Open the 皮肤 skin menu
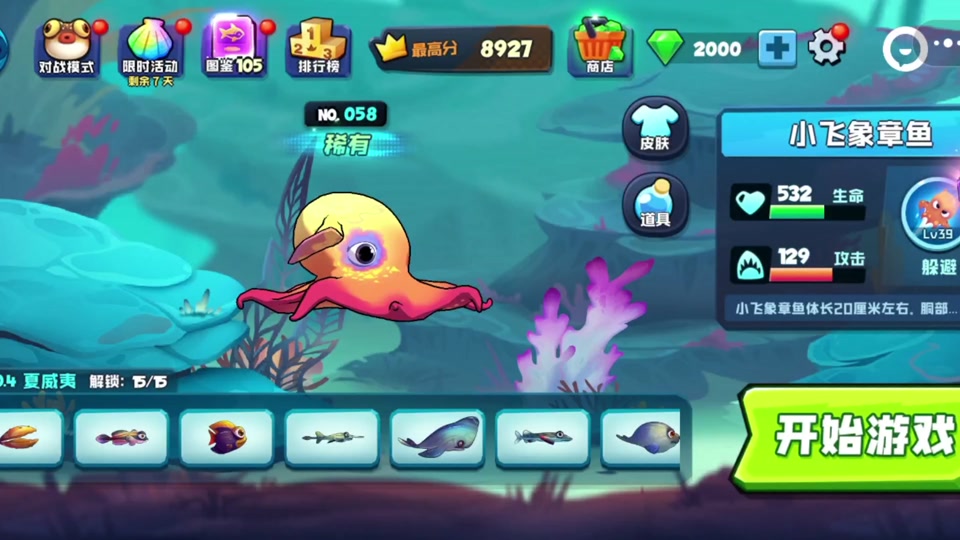Screen dimensions: 960x540 [655, 128]
